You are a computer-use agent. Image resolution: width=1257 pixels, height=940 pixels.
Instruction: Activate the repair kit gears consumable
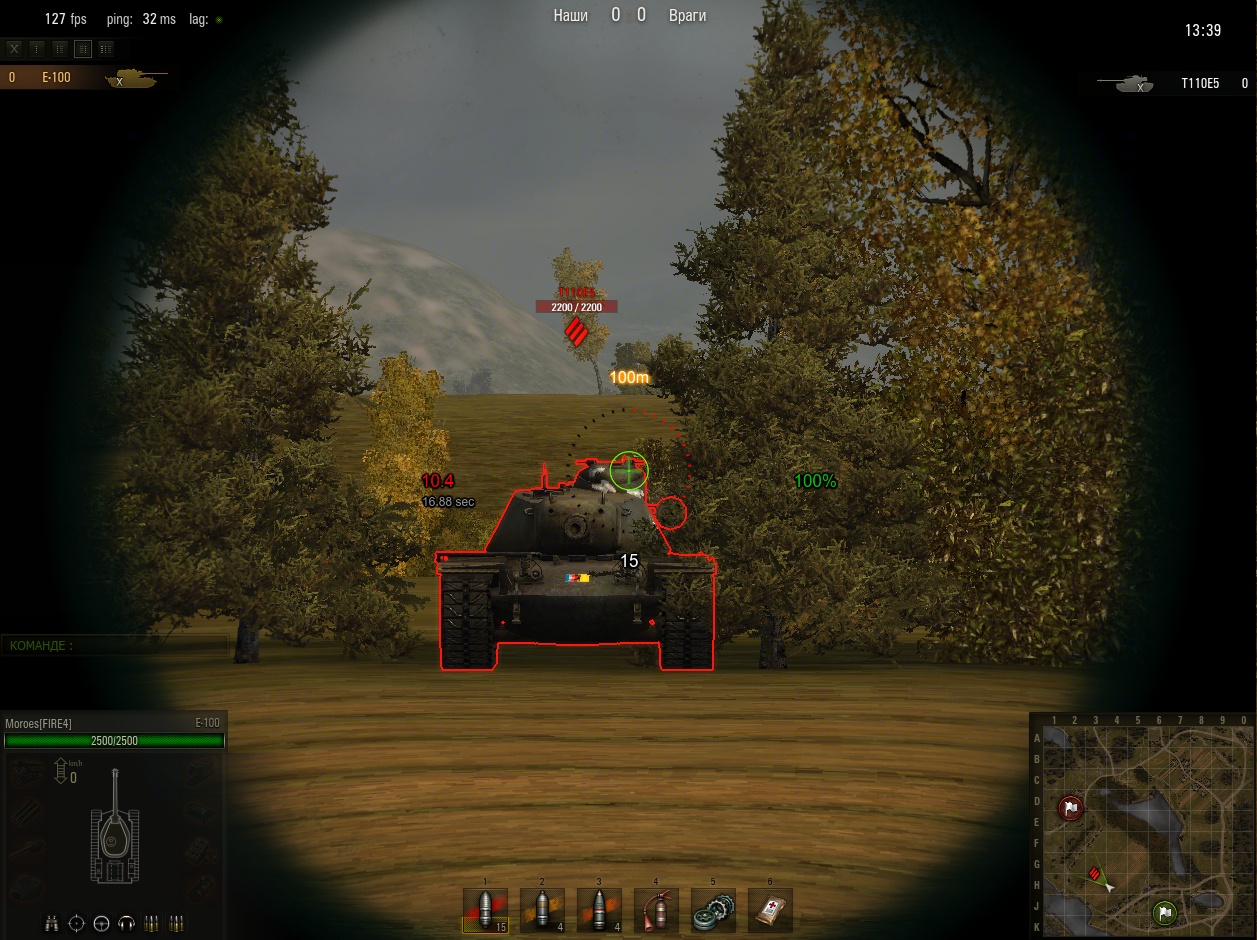point(713,910)
